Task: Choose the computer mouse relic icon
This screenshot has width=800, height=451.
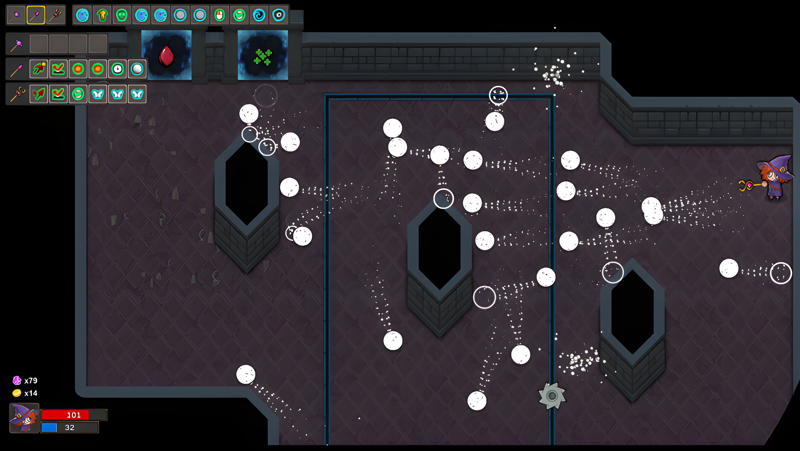Action: [219, 15]
